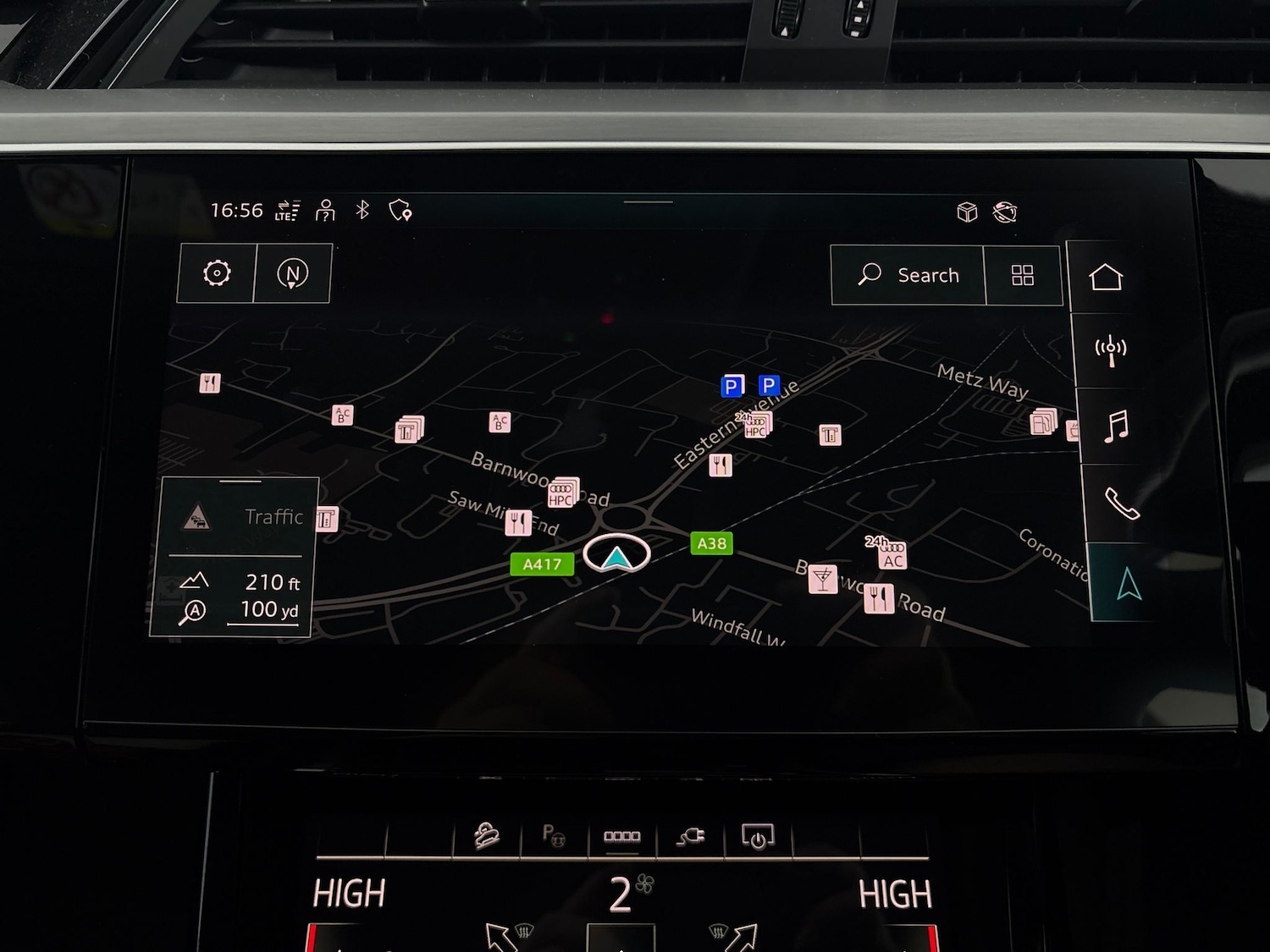The width and height of the screenshot is (1270, 952).
Task: Tap the charging plug icon on climate bar
Action: 691,837
